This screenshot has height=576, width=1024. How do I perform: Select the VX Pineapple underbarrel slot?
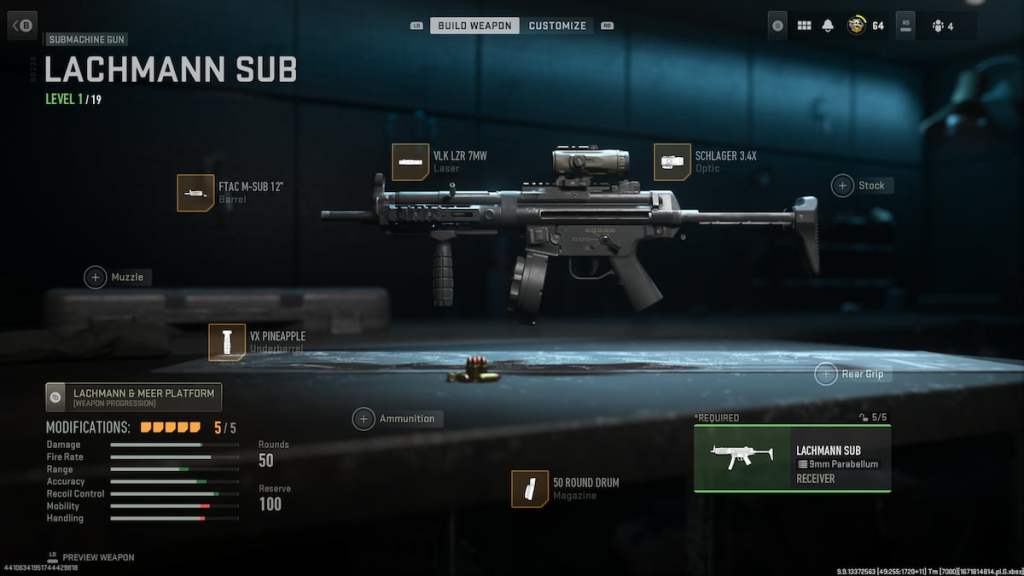click(228, 342)
